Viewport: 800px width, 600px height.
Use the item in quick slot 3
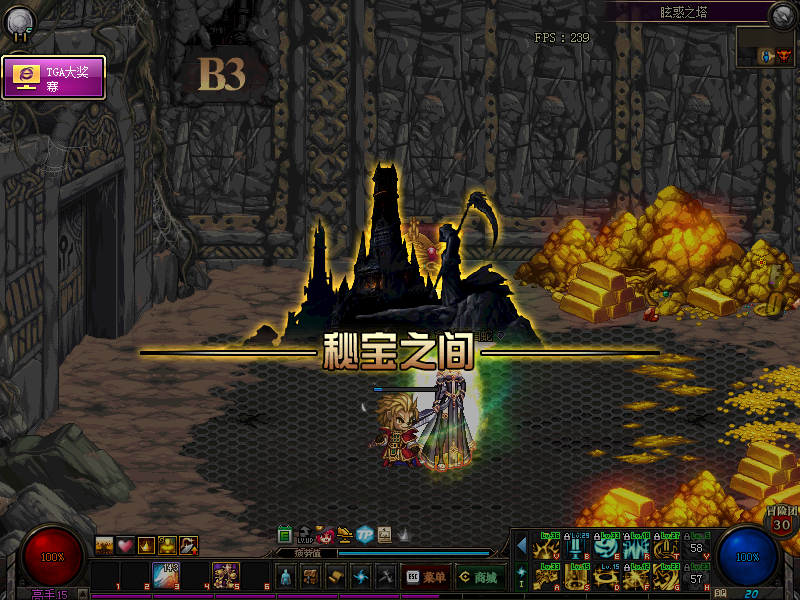[x=165, y=575]
